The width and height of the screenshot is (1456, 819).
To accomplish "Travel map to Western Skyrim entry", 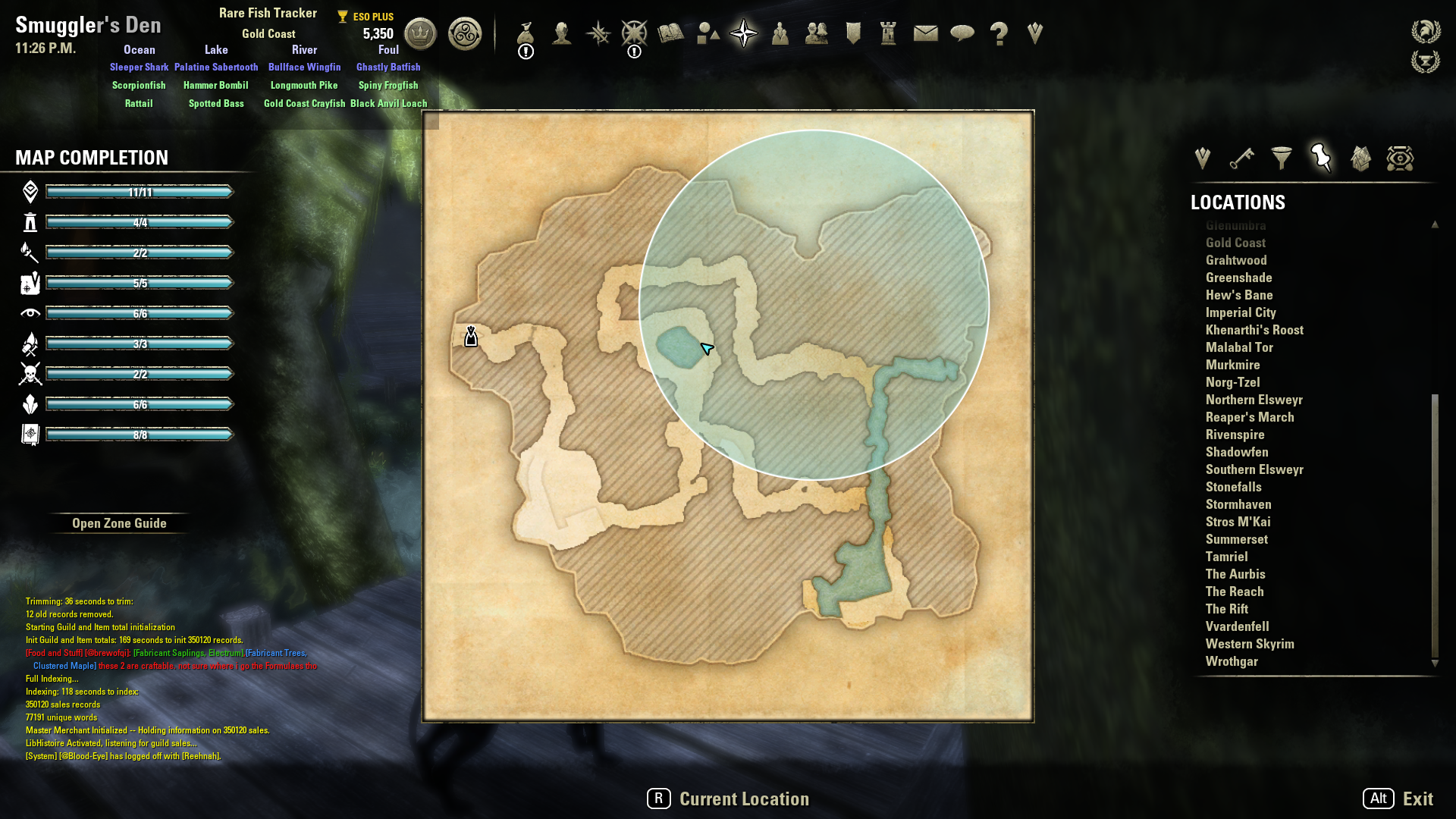I will point(1250,644).
